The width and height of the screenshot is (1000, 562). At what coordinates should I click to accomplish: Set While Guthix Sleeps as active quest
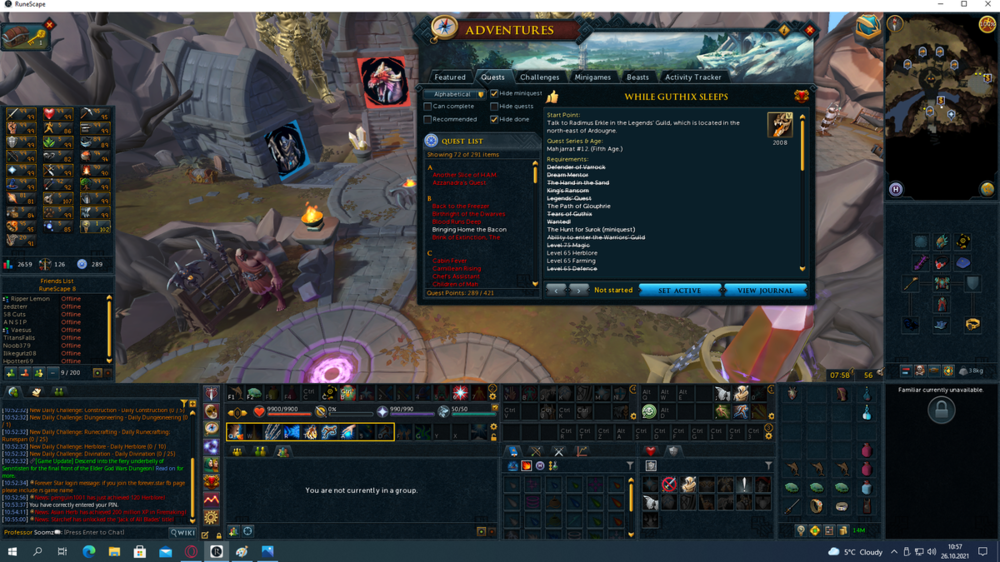click(679, 290)
